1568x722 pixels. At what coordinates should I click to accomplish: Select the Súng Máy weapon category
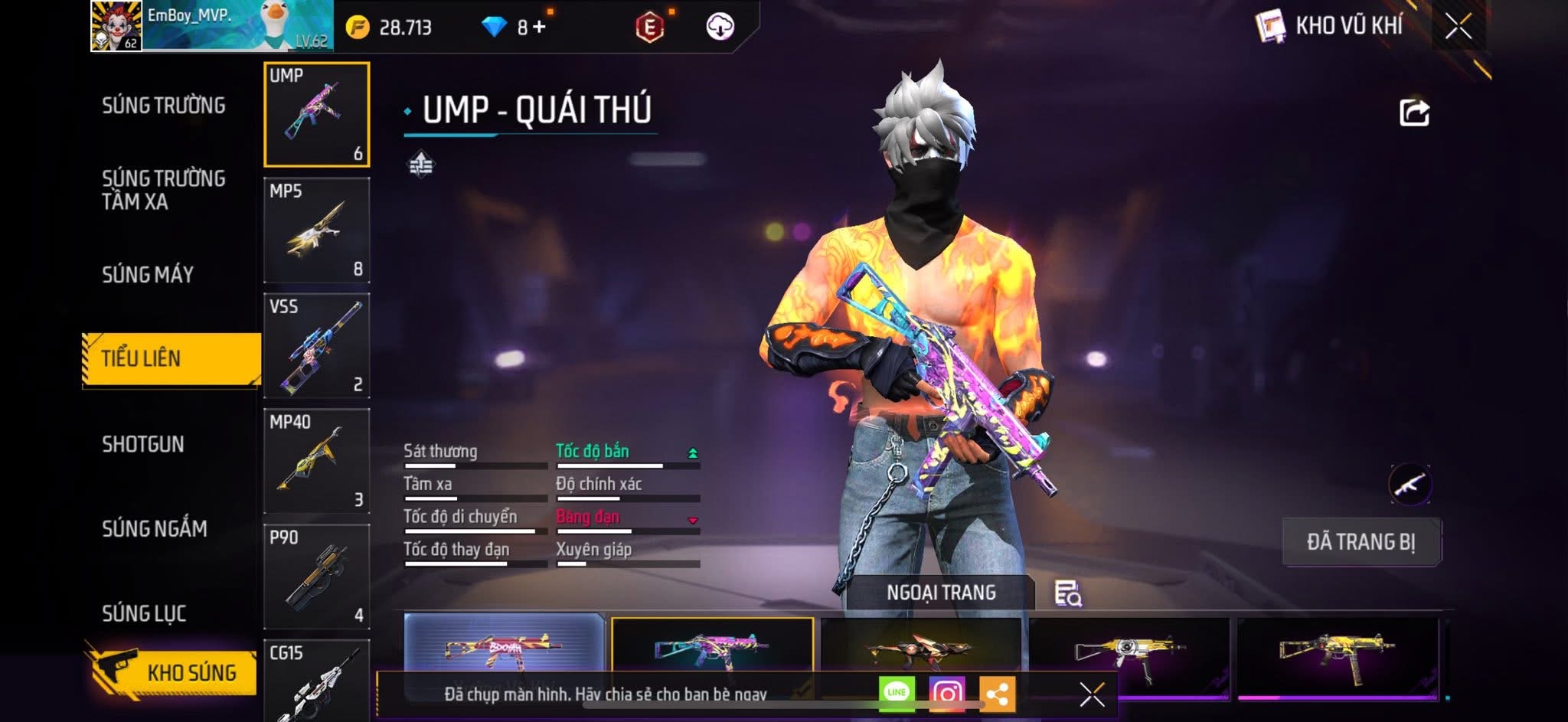coord(148,274)
